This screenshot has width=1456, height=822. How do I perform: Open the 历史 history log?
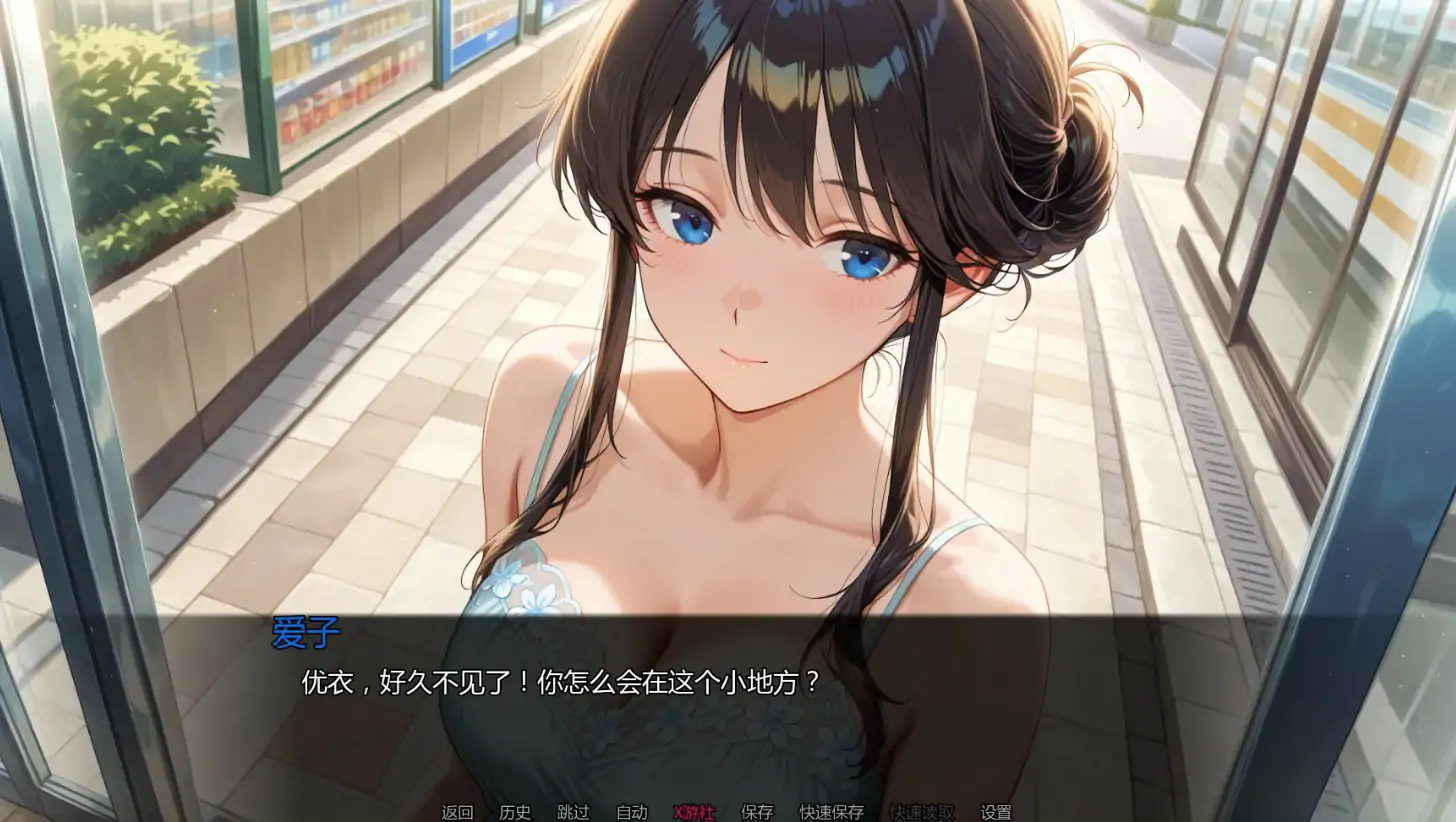pos(516,813)
